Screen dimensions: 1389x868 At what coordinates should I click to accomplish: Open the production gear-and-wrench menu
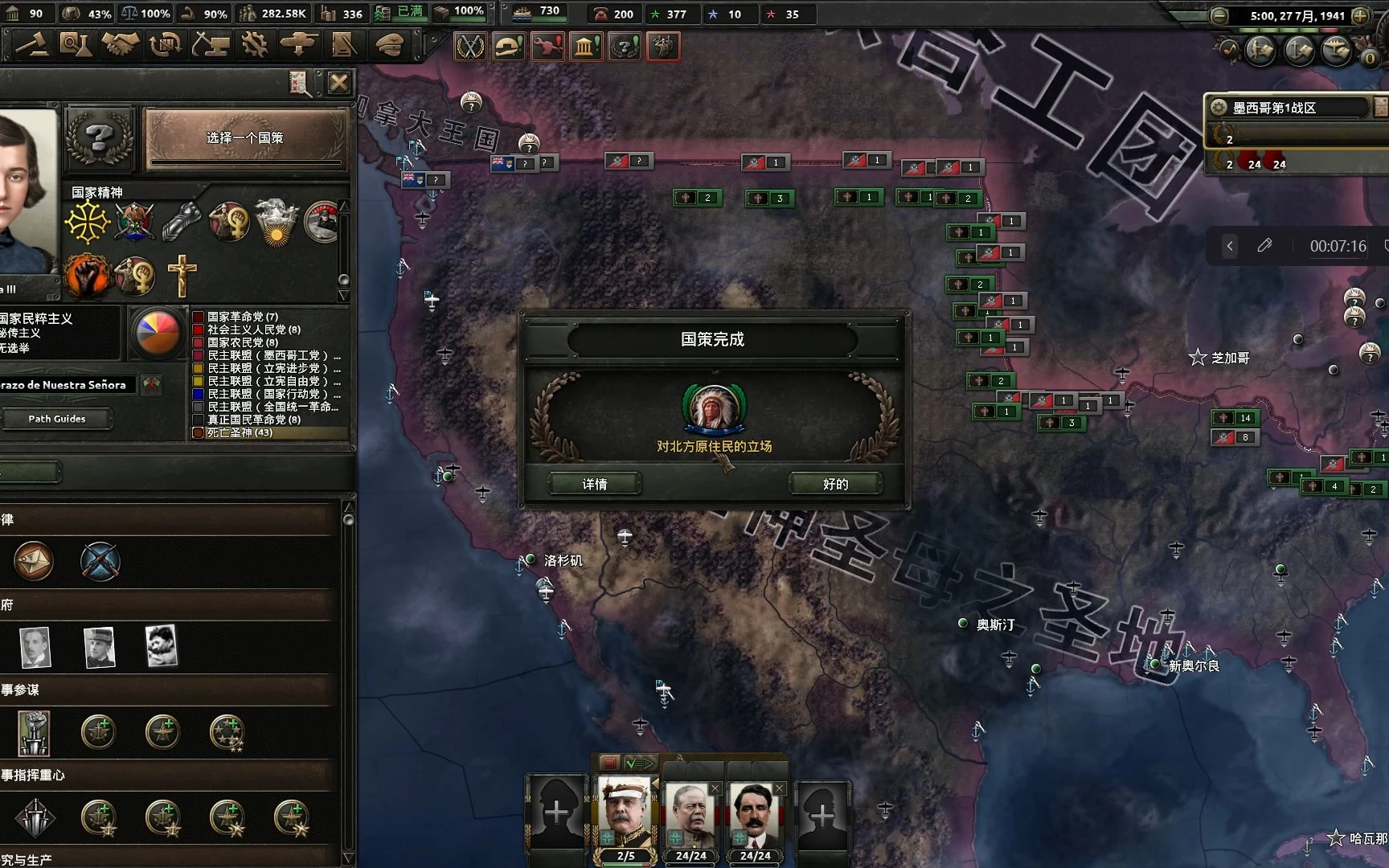255,45
